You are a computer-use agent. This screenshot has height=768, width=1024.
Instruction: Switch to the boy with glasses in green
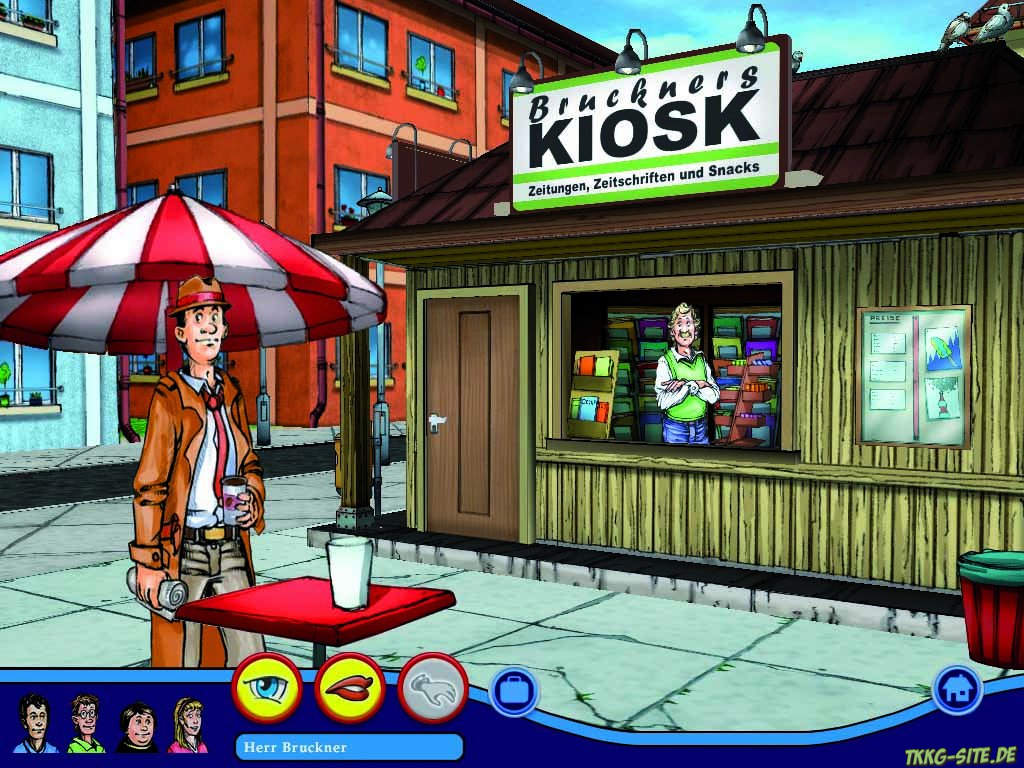(86, 722)
